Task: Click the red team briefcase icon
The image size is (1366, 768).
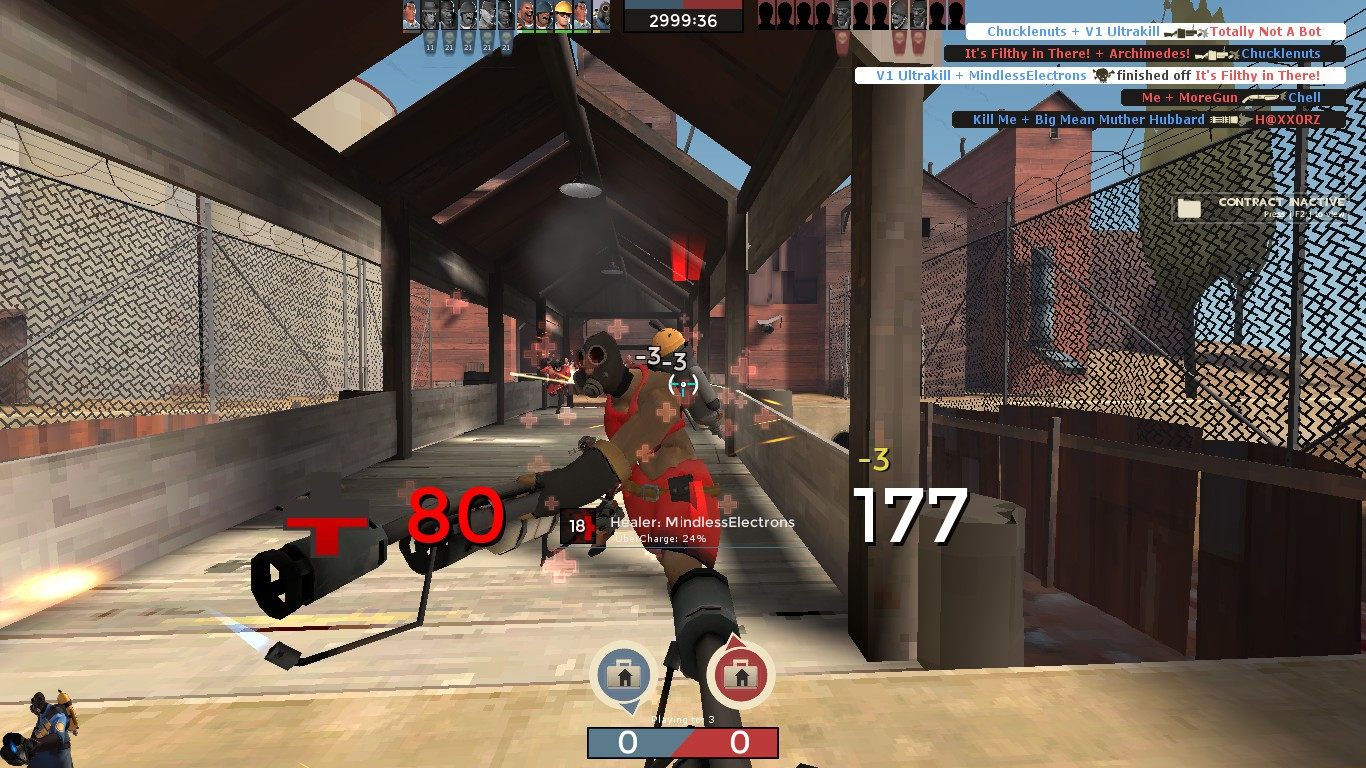Action: tap(740, 675)
